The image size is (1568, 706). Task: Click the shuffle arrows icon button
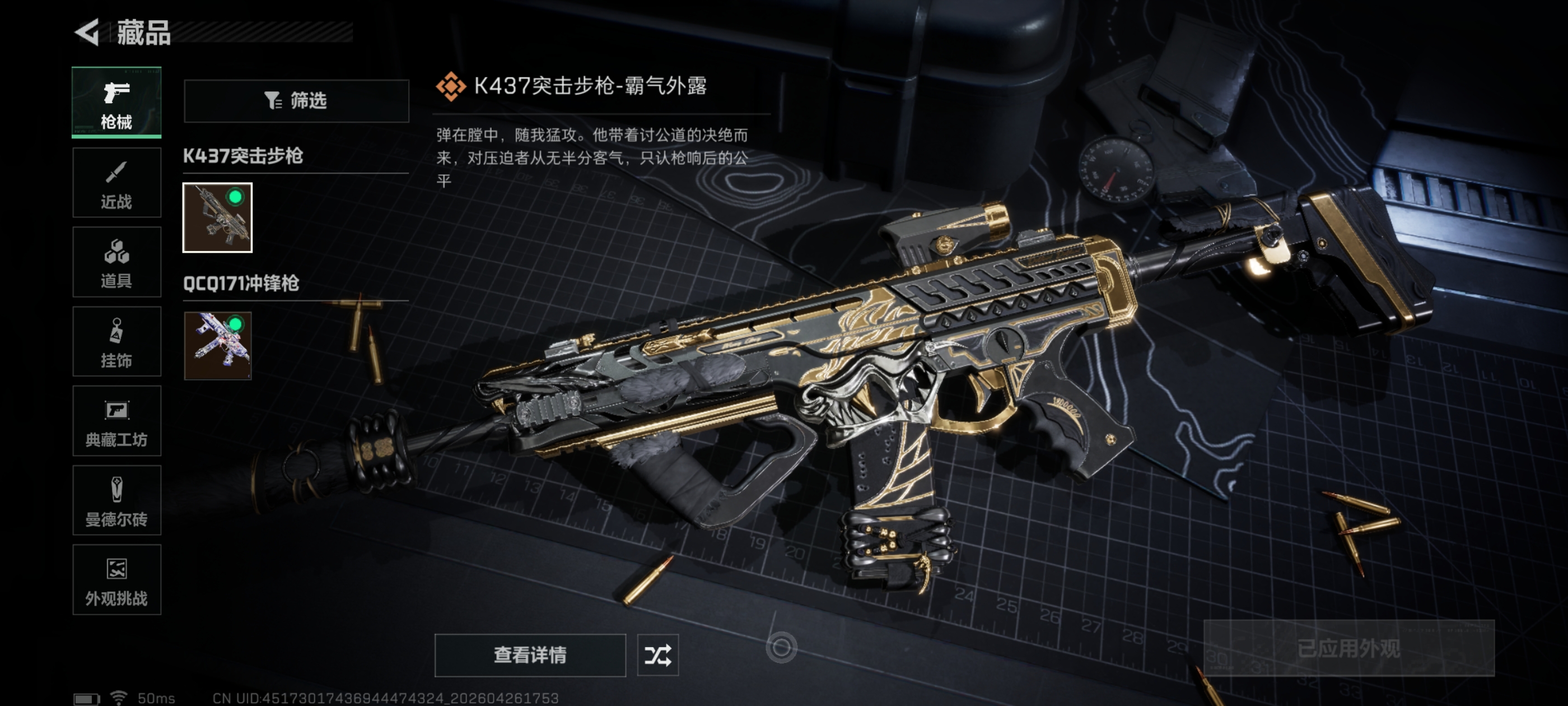point(657,655)
